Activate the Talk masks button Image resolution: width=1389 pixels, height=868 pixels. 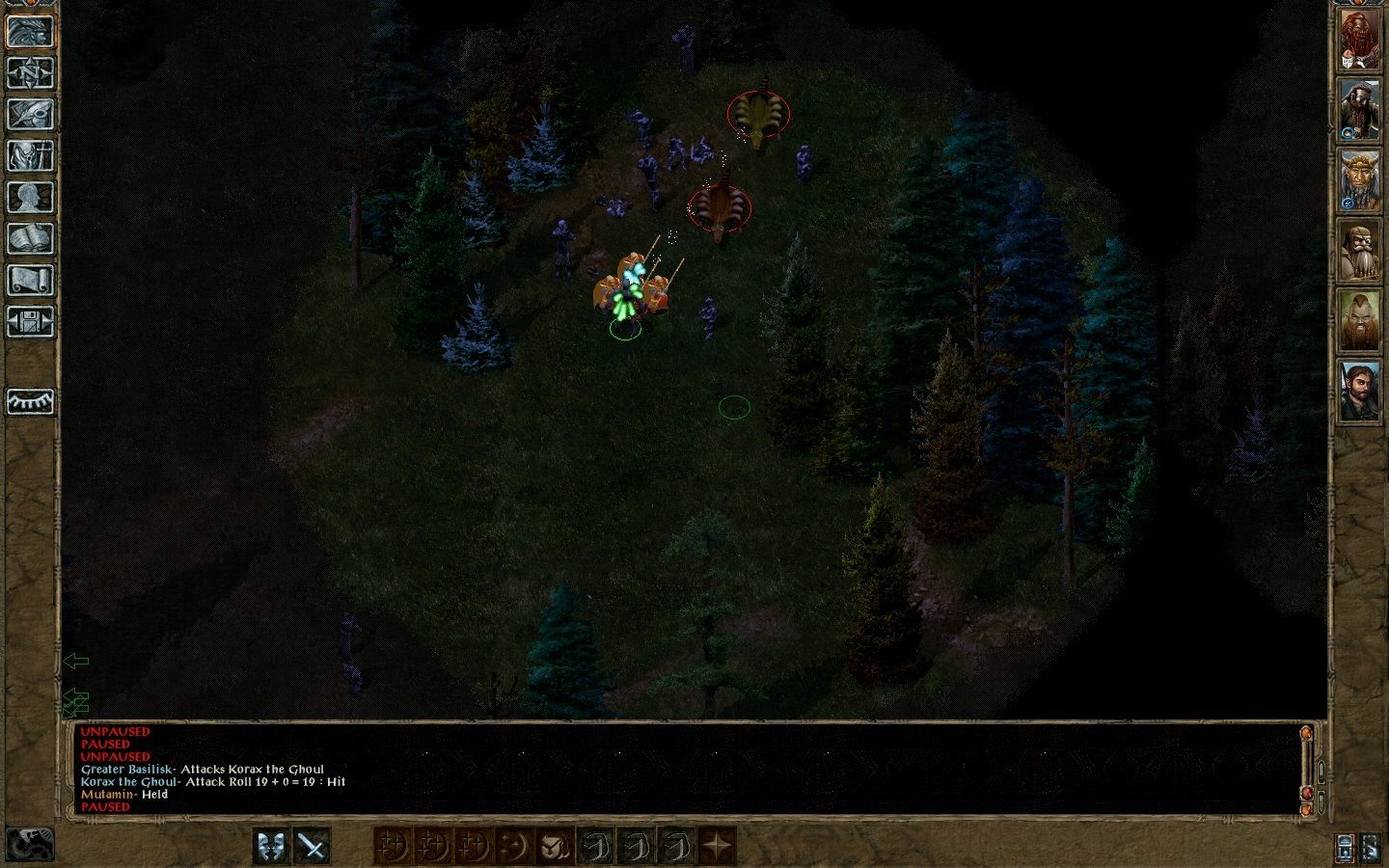(272, 846)
